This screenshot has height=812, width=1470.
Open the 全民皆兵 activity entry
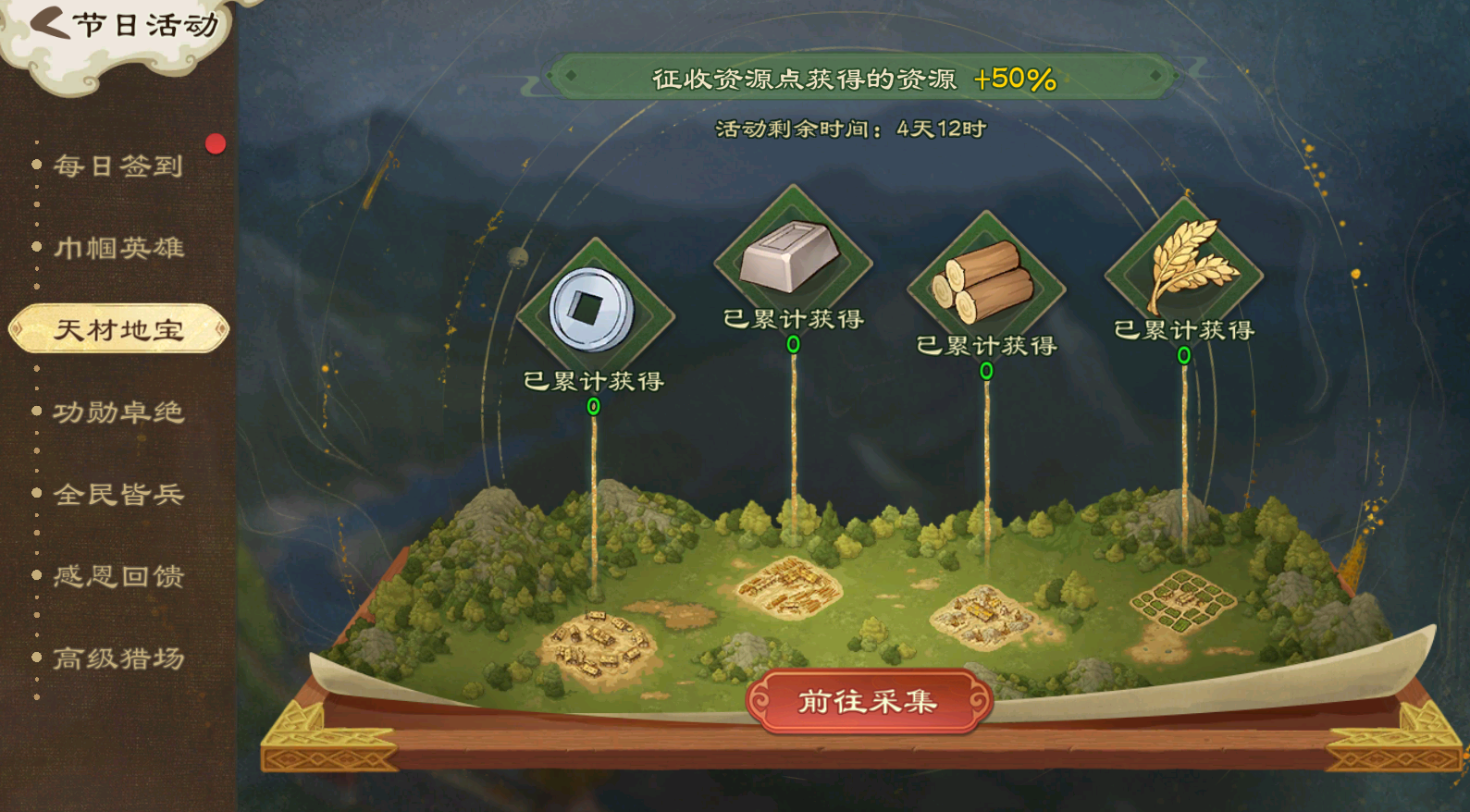pyautogui.click(x=118, y=495)
